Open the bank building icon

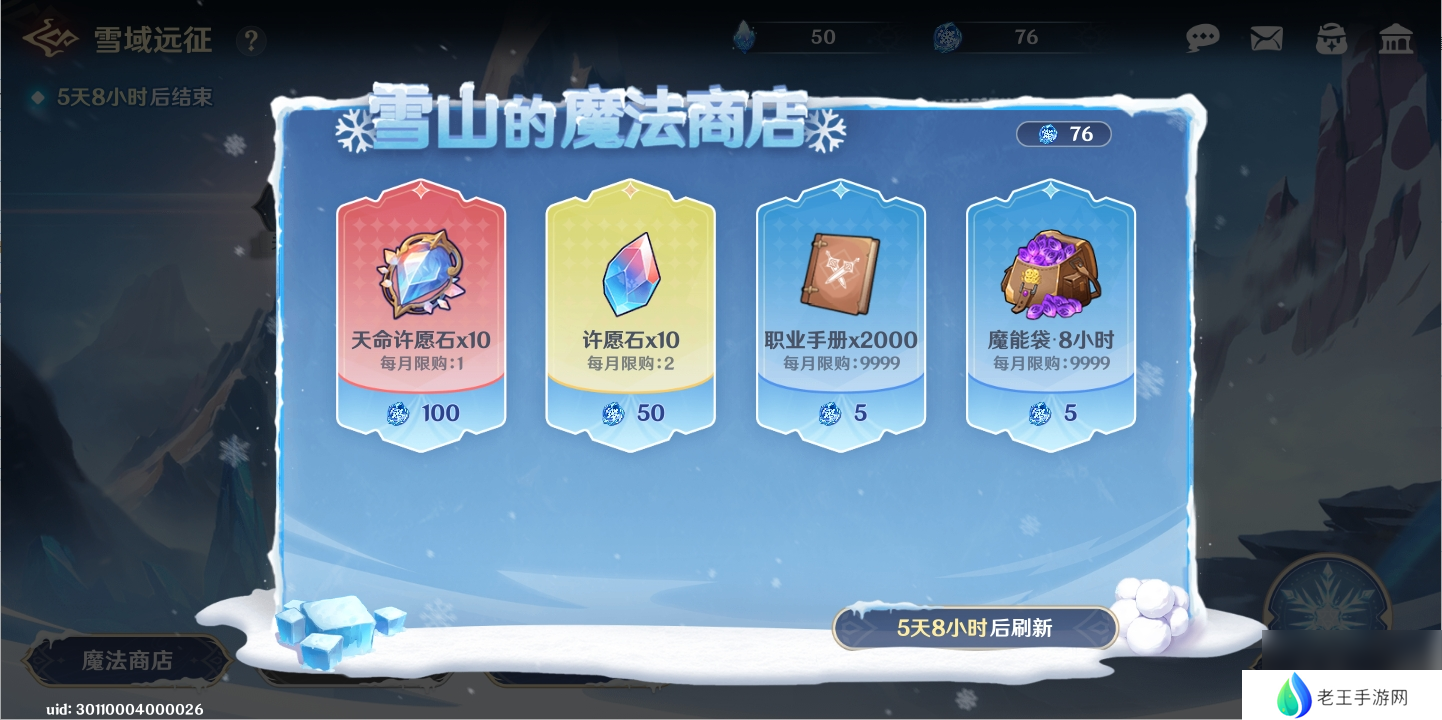tap(1395, 38)
